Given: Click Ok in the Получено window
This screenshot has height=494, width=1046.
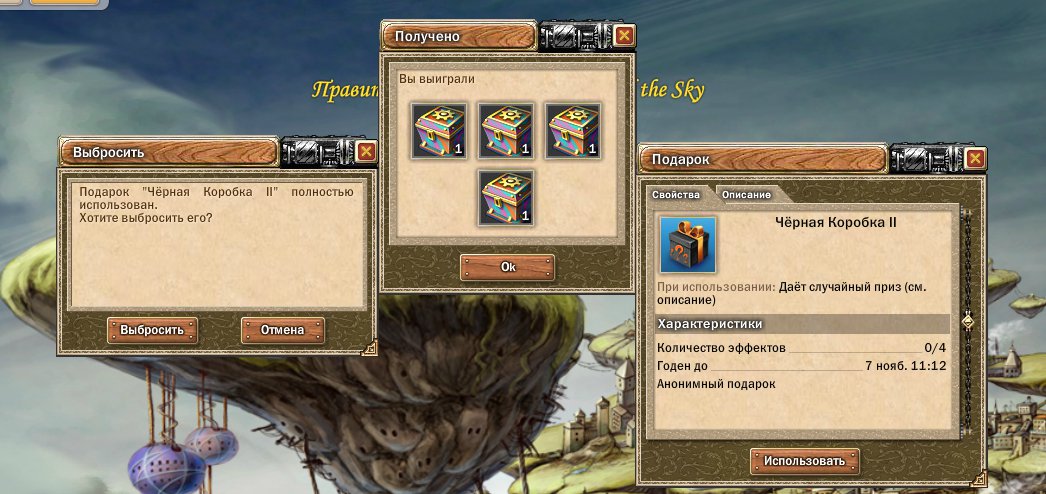Looking at the screenshot, I should pyautogui.click(x=507, y=267).
